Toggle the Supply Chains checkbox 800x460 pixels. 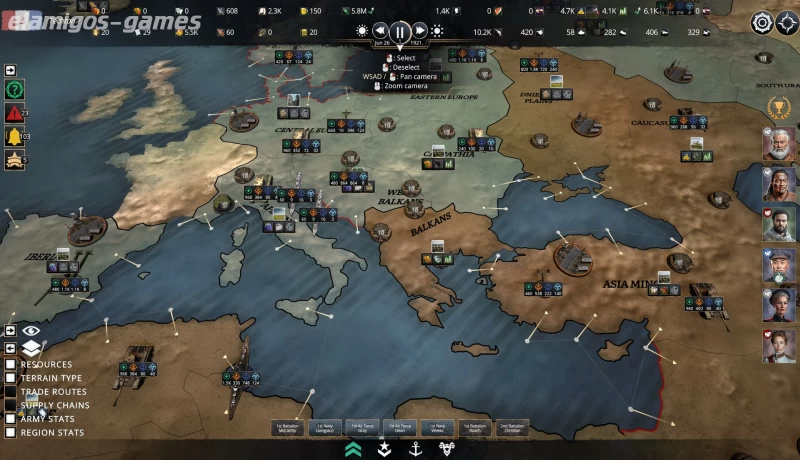coord(11,406)
